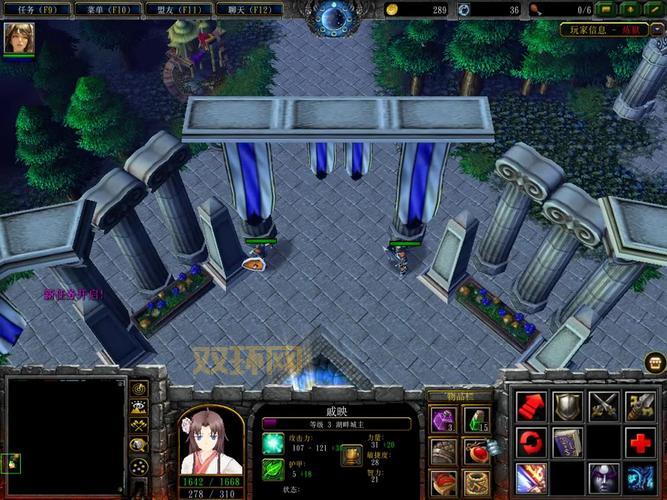Select the hero icon in the top-left corner
Screen dimensions: 667x500
pyautogui.click(x=18, y=39)
